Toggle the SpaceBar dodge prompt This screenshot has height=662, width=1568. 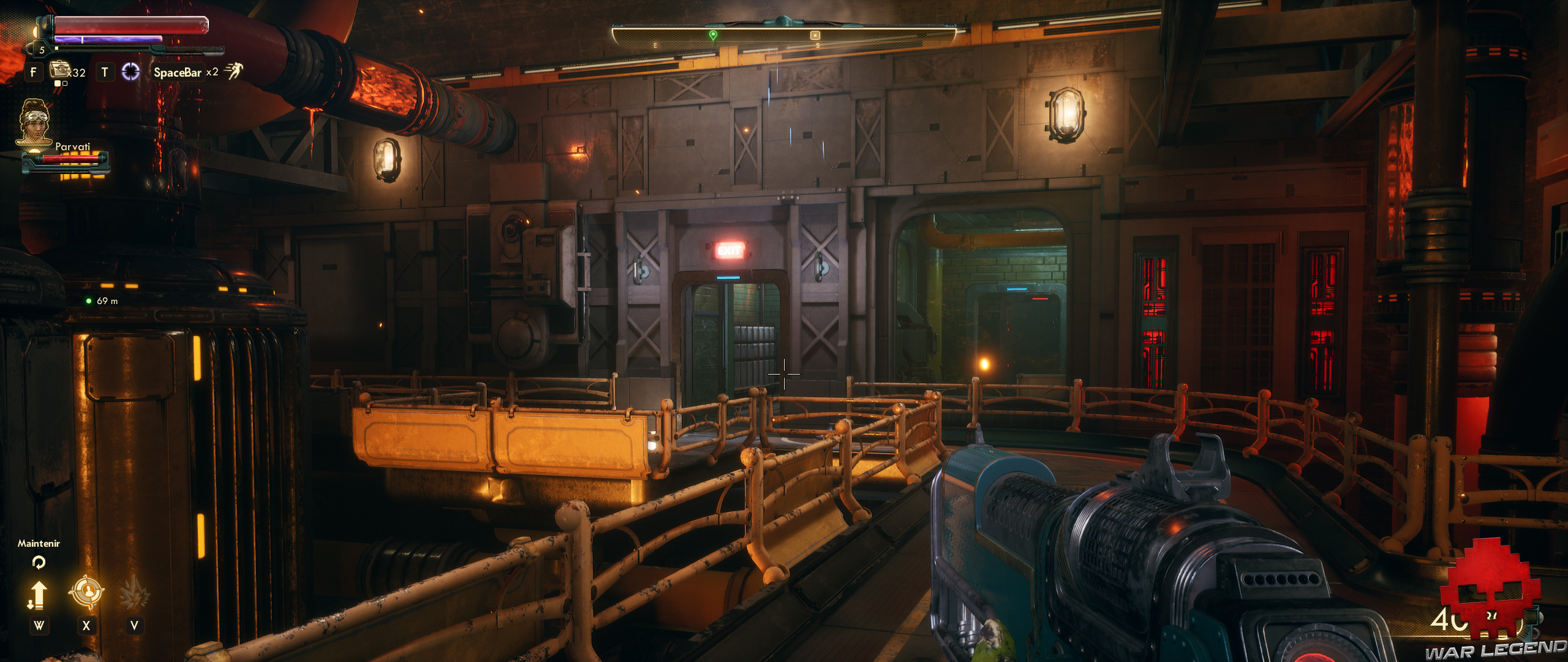(x=178, y=73)
